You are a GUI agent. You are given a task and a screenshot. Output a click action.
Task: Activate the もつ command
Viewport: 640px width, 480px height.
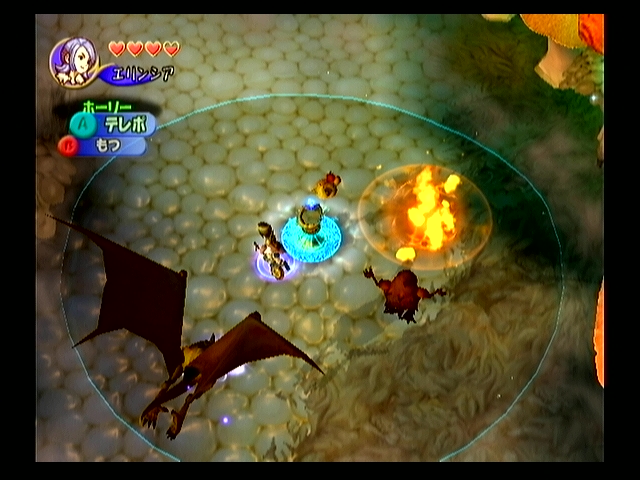(x=108, y=146)
